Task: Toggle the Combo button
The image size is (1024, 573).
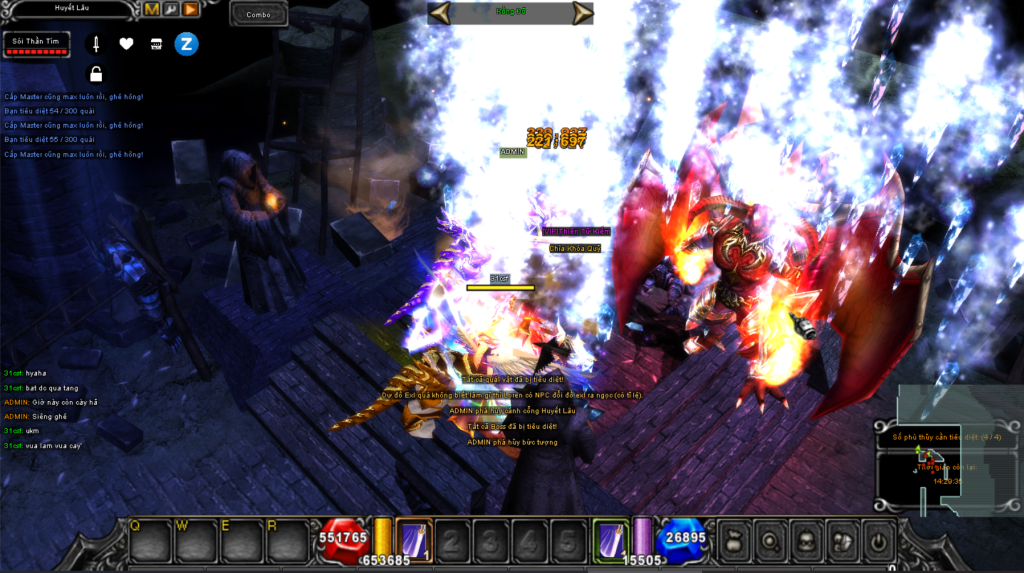Action: pos(258,14)
